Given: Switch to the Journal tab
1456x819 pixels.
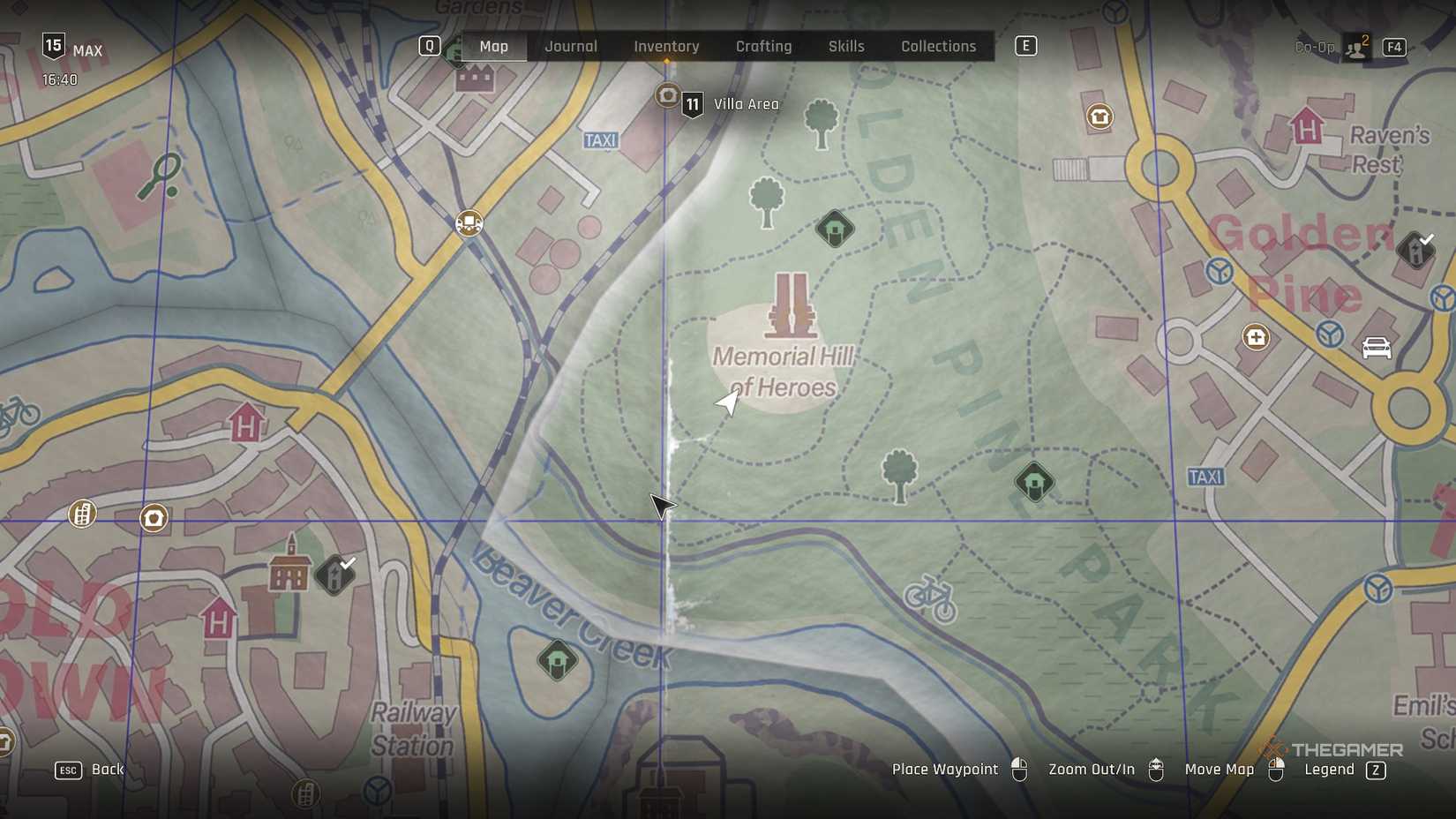Looking at the screenshot, I should (571, 47).
